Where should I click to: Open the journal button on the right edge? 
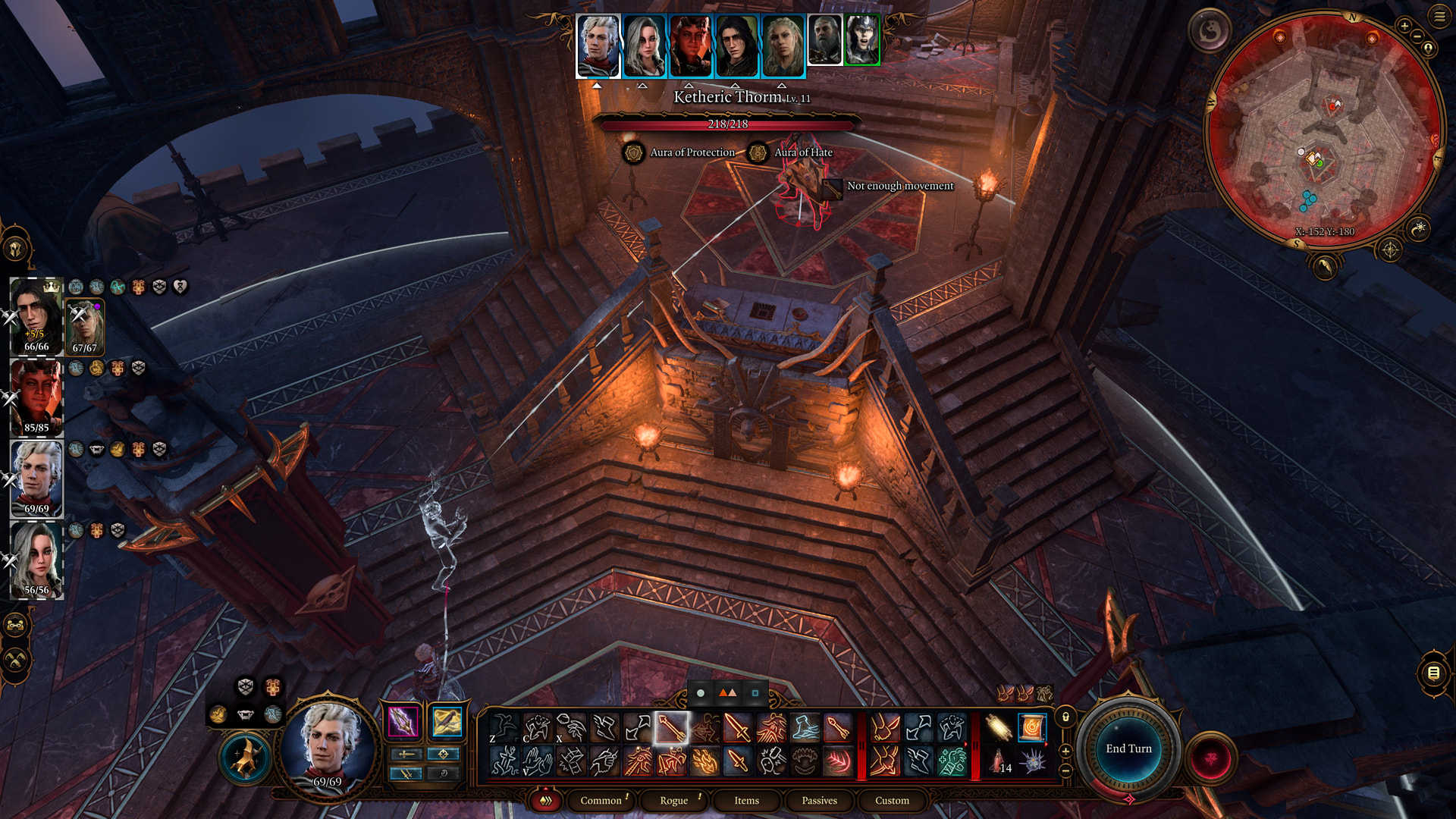tap(1433, 673)
